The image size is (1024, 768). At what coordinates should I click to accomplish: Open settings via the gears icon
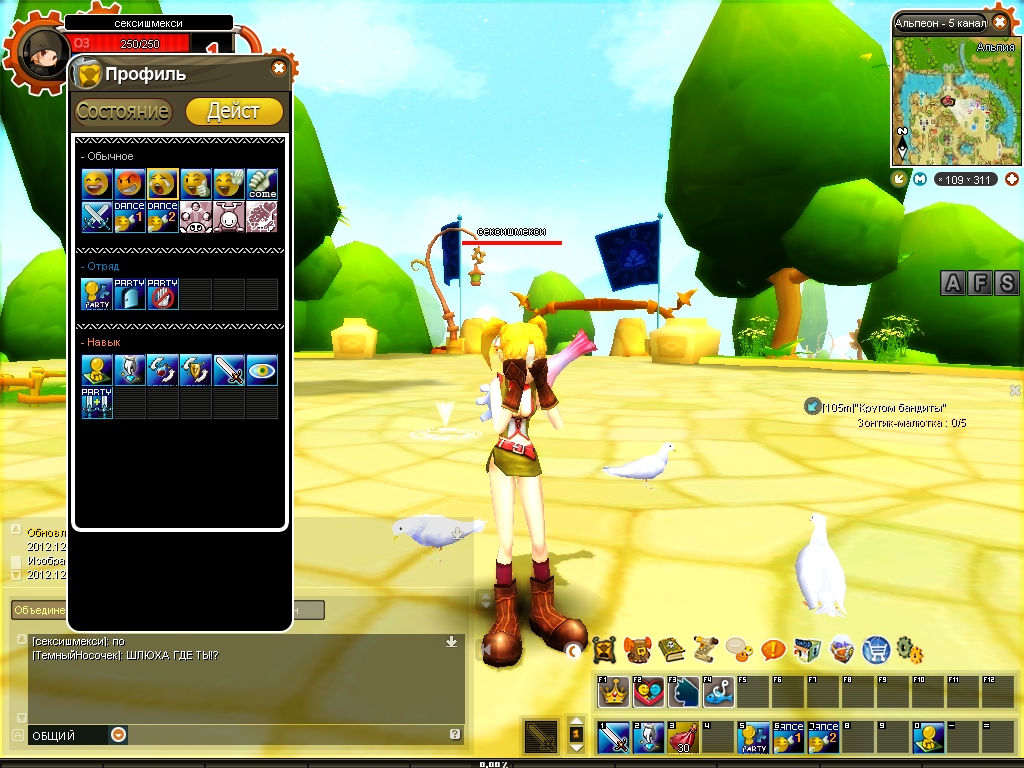point(909,649)
